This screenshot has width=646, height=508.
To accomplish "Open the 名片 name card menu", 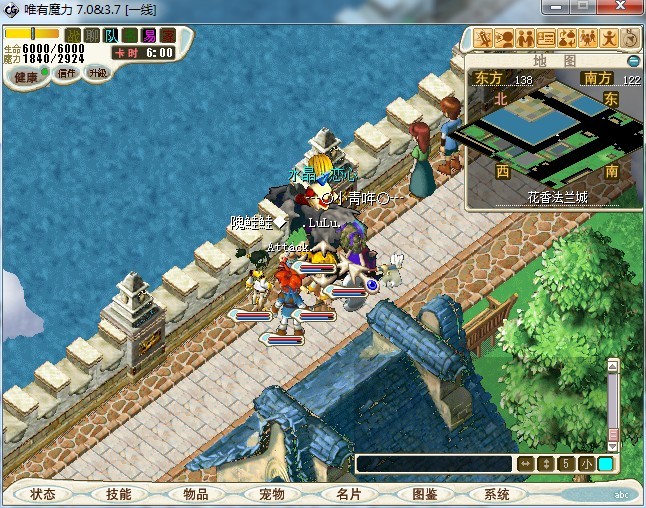I will tap(347, 494).
